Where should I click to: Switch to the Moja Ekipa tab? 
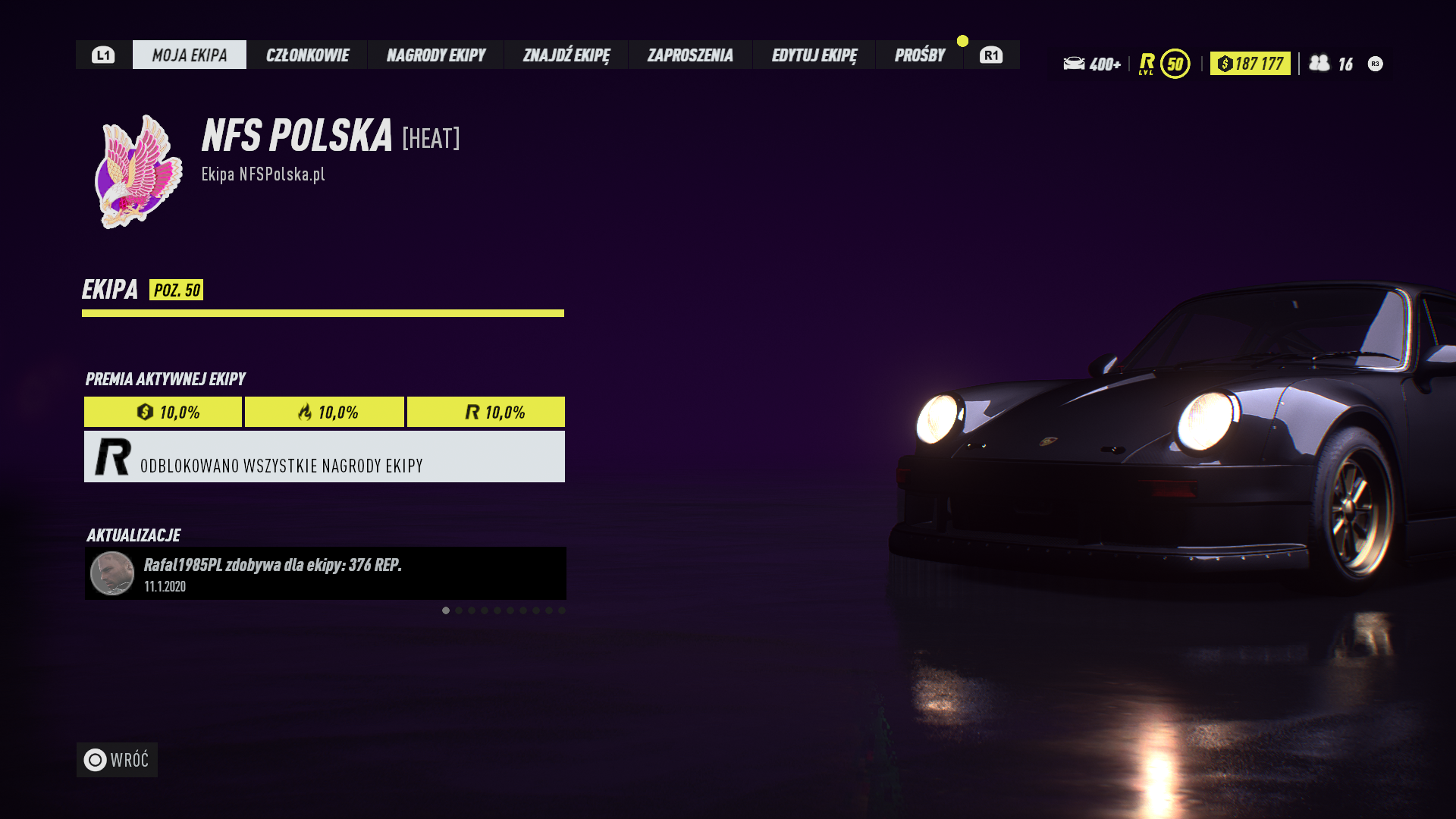(190, 55)
